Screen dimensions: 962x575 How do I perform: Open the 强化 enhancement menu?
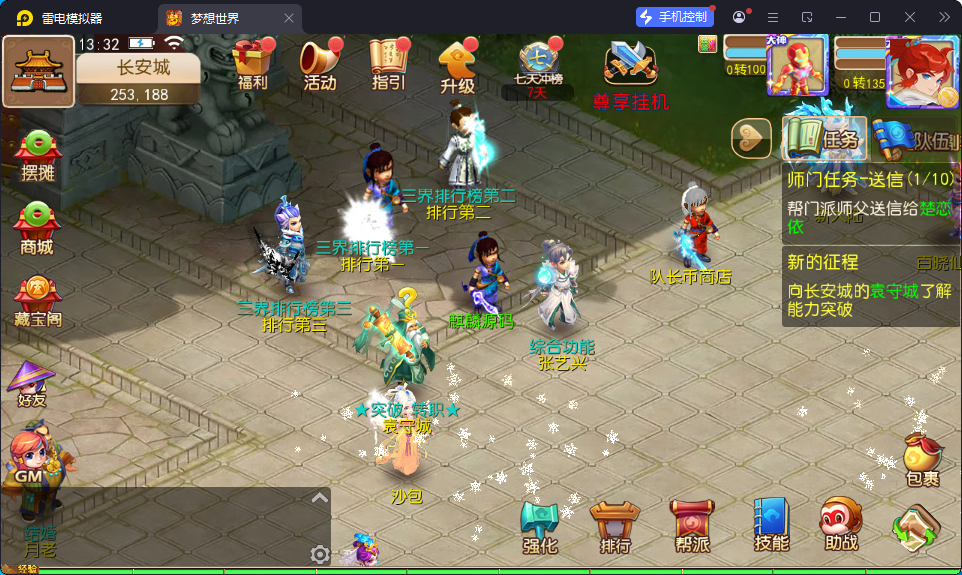pyautogui.click(x=540, y=527)
